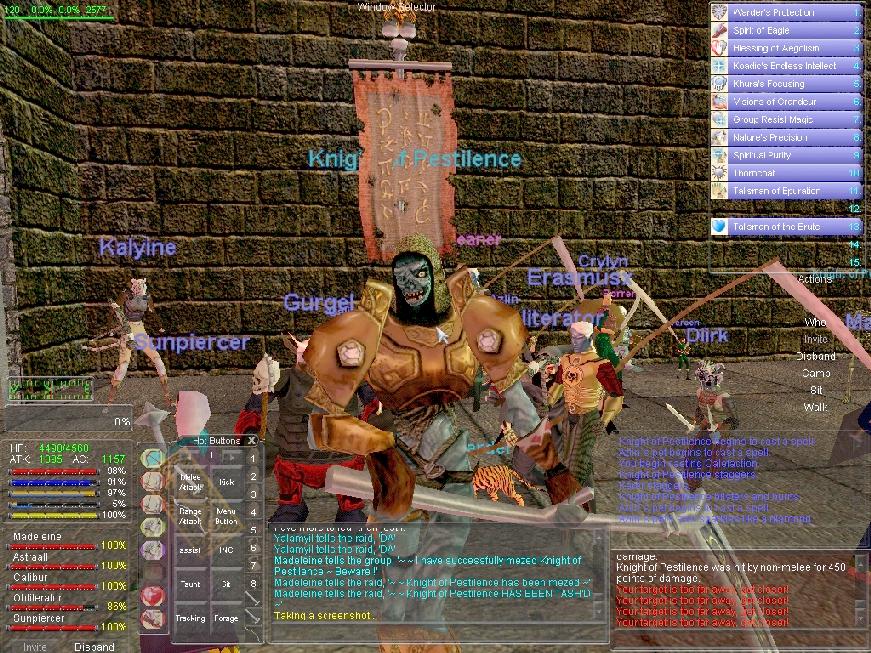Toggle Walk in the Actions menu
The height and width of the screenshot is (653, 871).
[816, 407]
